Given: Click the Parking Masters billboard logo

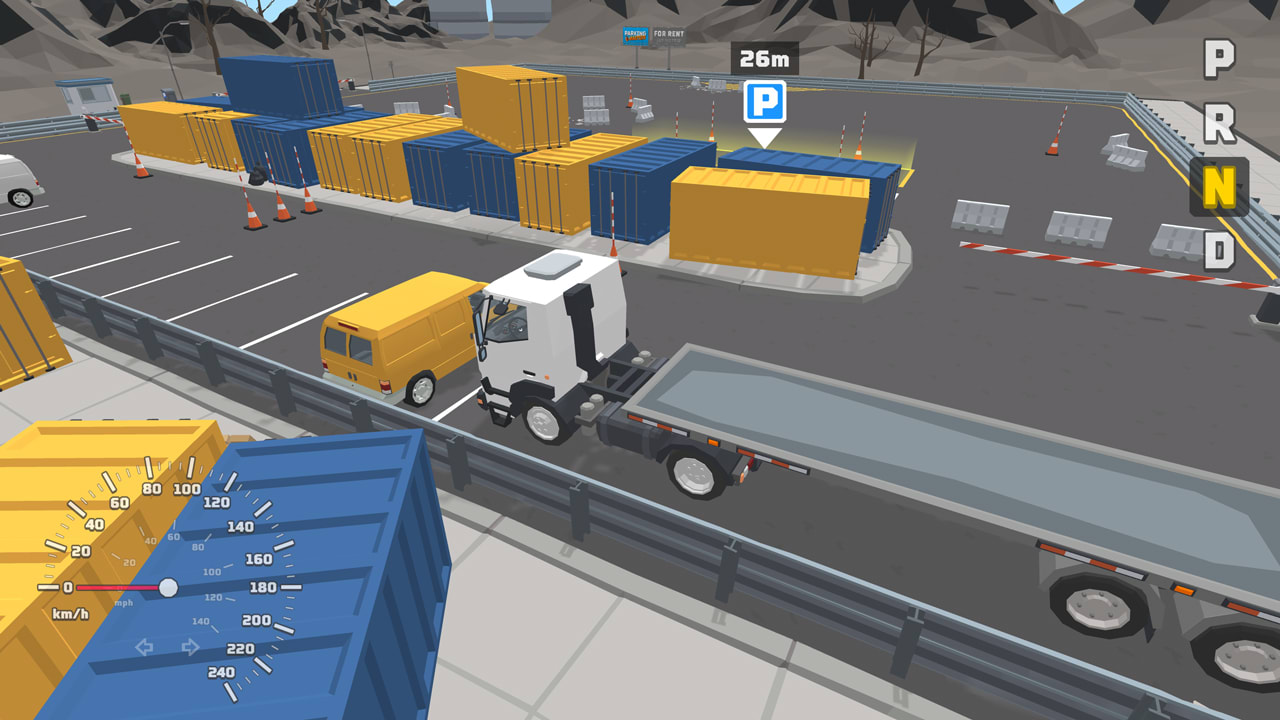Looking at the screenshot, I should click(x=636, y=35).
